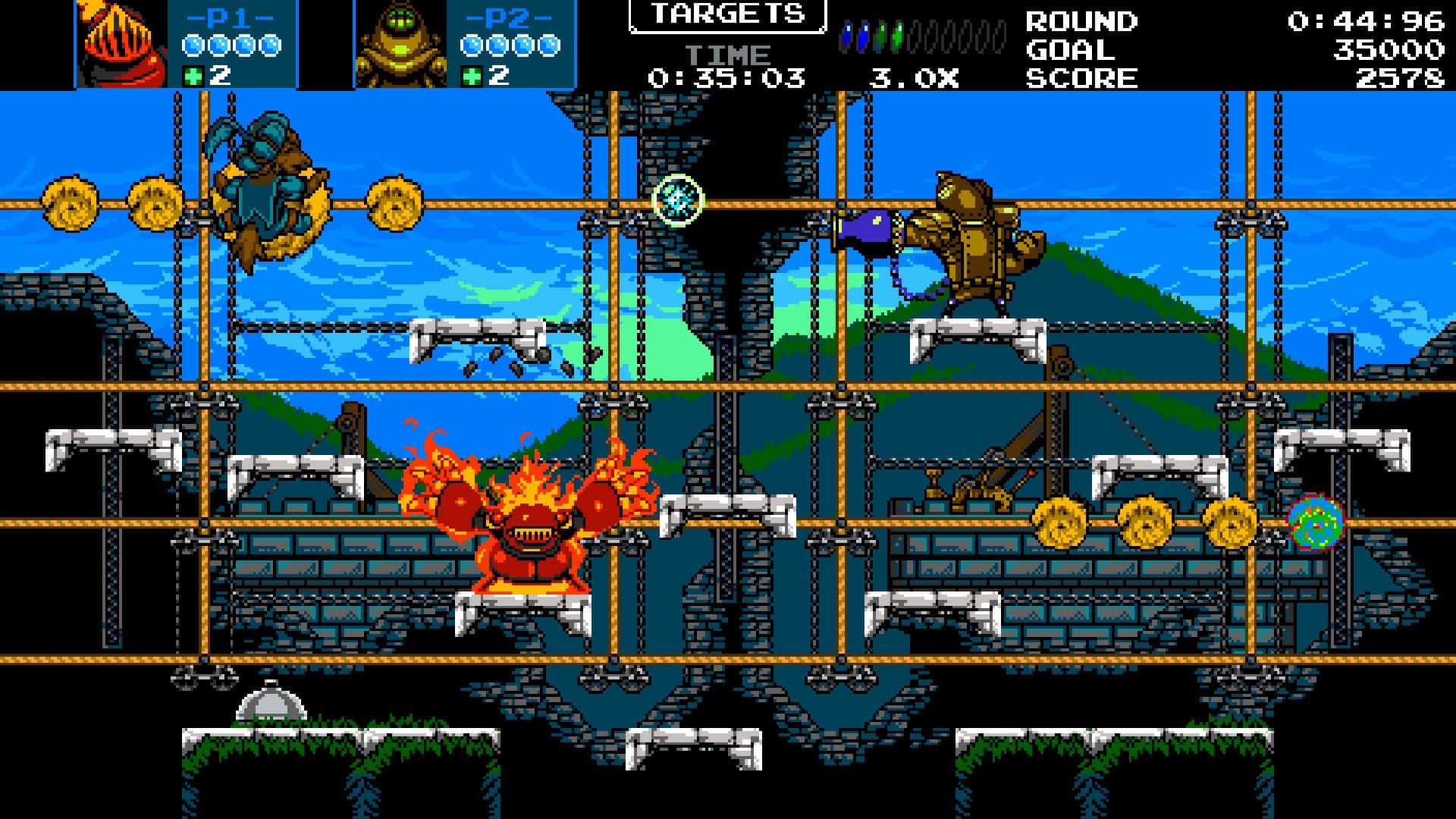The height and width of the screenshot is (819, 1456).
Task: Select the P2 Tinker Knight portrait
Action: pyautogui.click(x=398, y=42)
